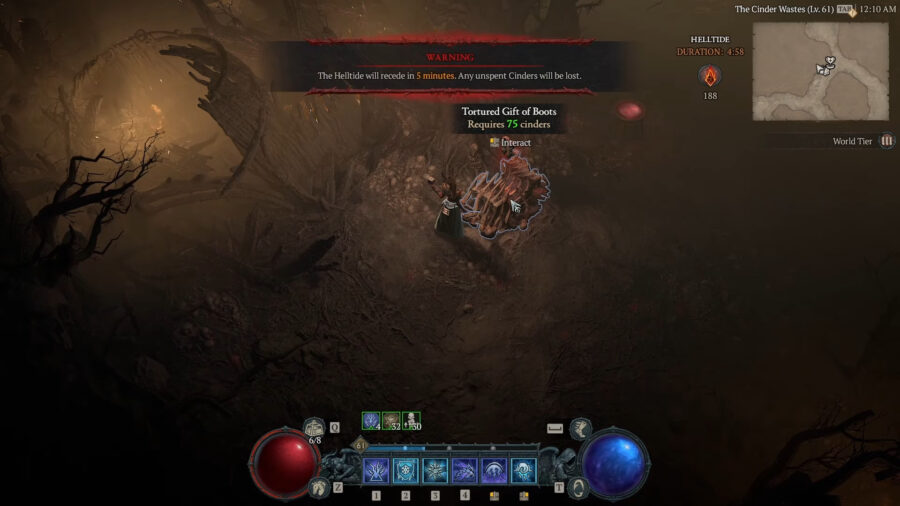900x506 pixels.
Task: Cast the snowflake shield skill in slot 2
Action: [x=406, y=471]
